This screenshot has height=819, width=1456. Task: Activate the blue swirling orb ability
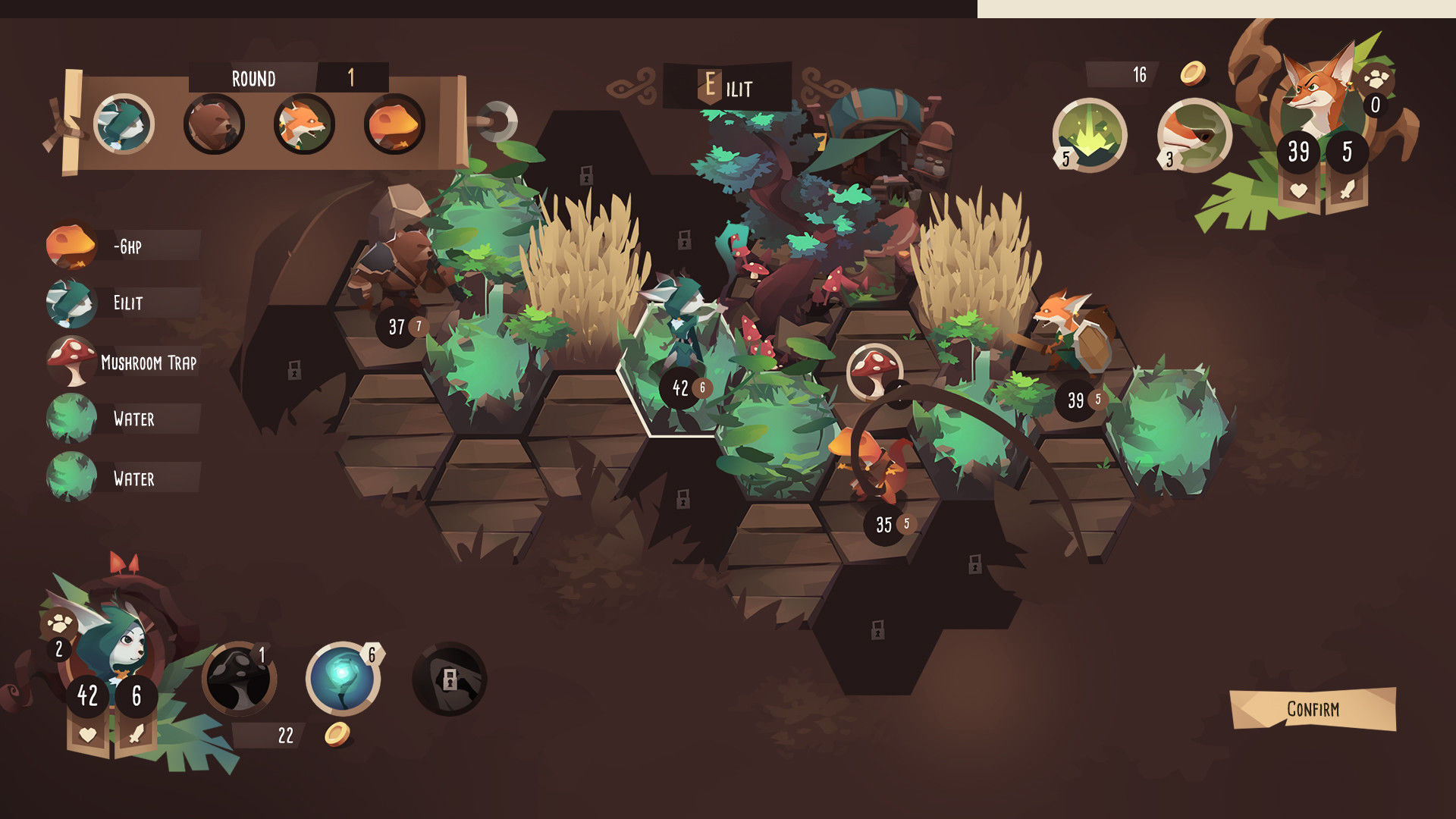point(343,679)
